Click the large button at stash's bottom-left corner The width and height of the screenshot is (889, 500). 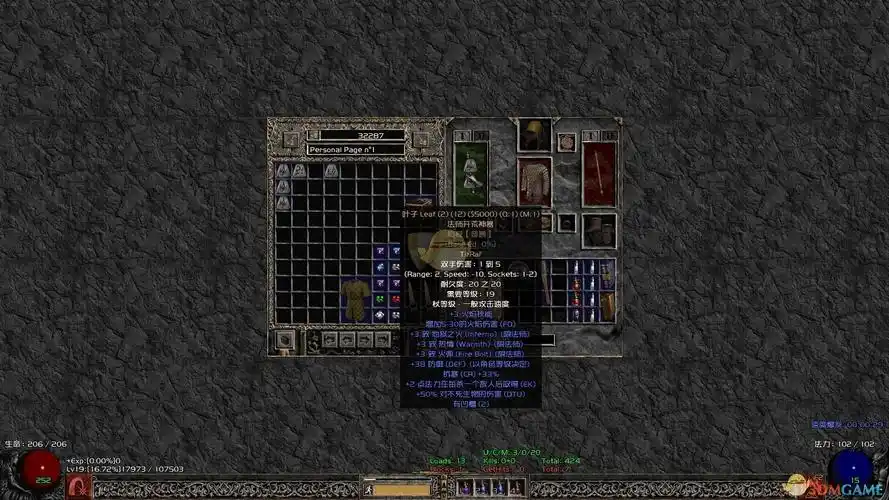point(286,340)
